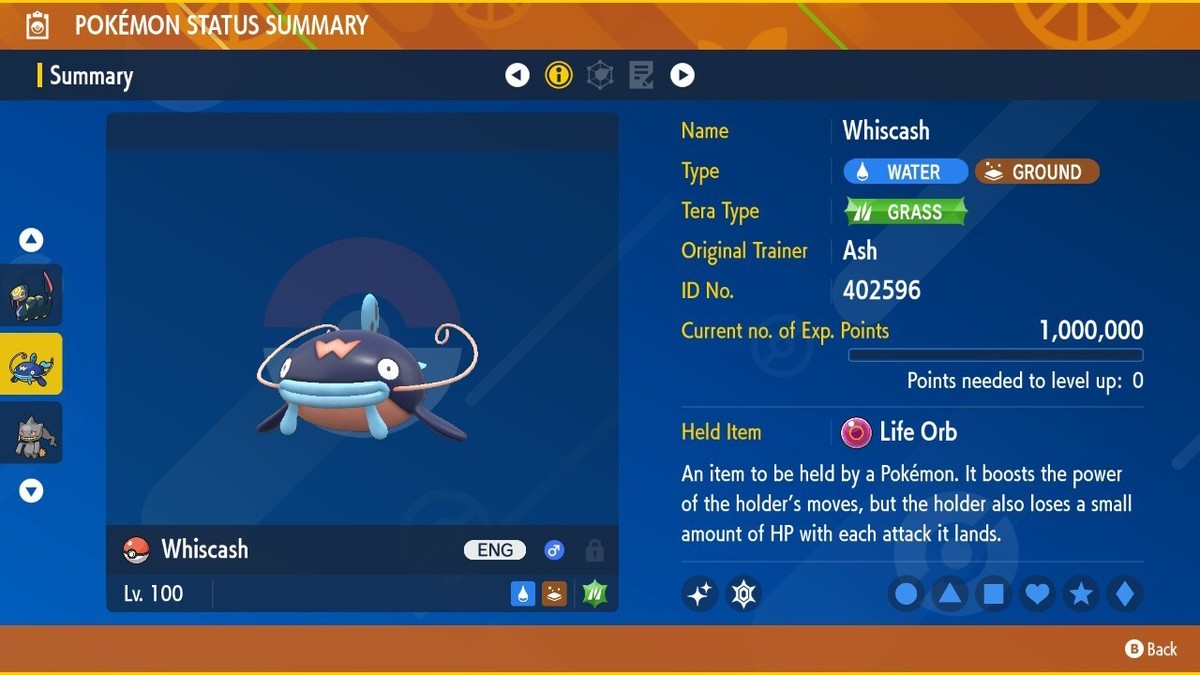
Task: Select the yellow info summary tab
Action: coord(559,75)
